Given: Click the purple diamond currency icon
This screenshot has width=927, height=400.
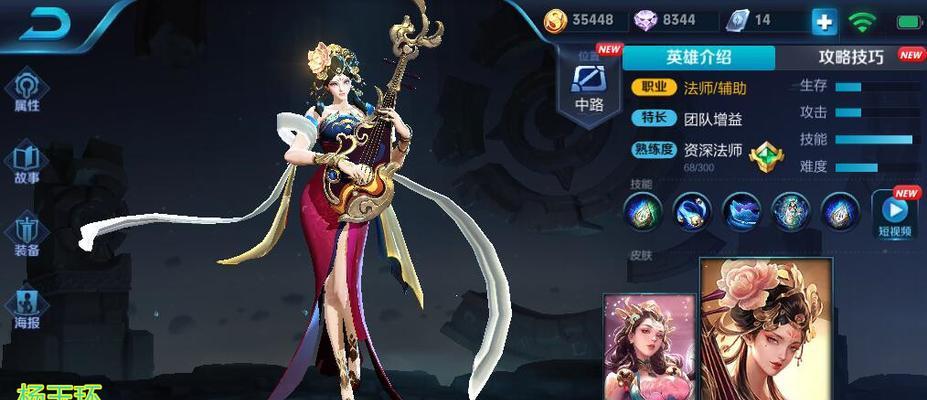Looking at the screenshot, I should coord(643,20).
